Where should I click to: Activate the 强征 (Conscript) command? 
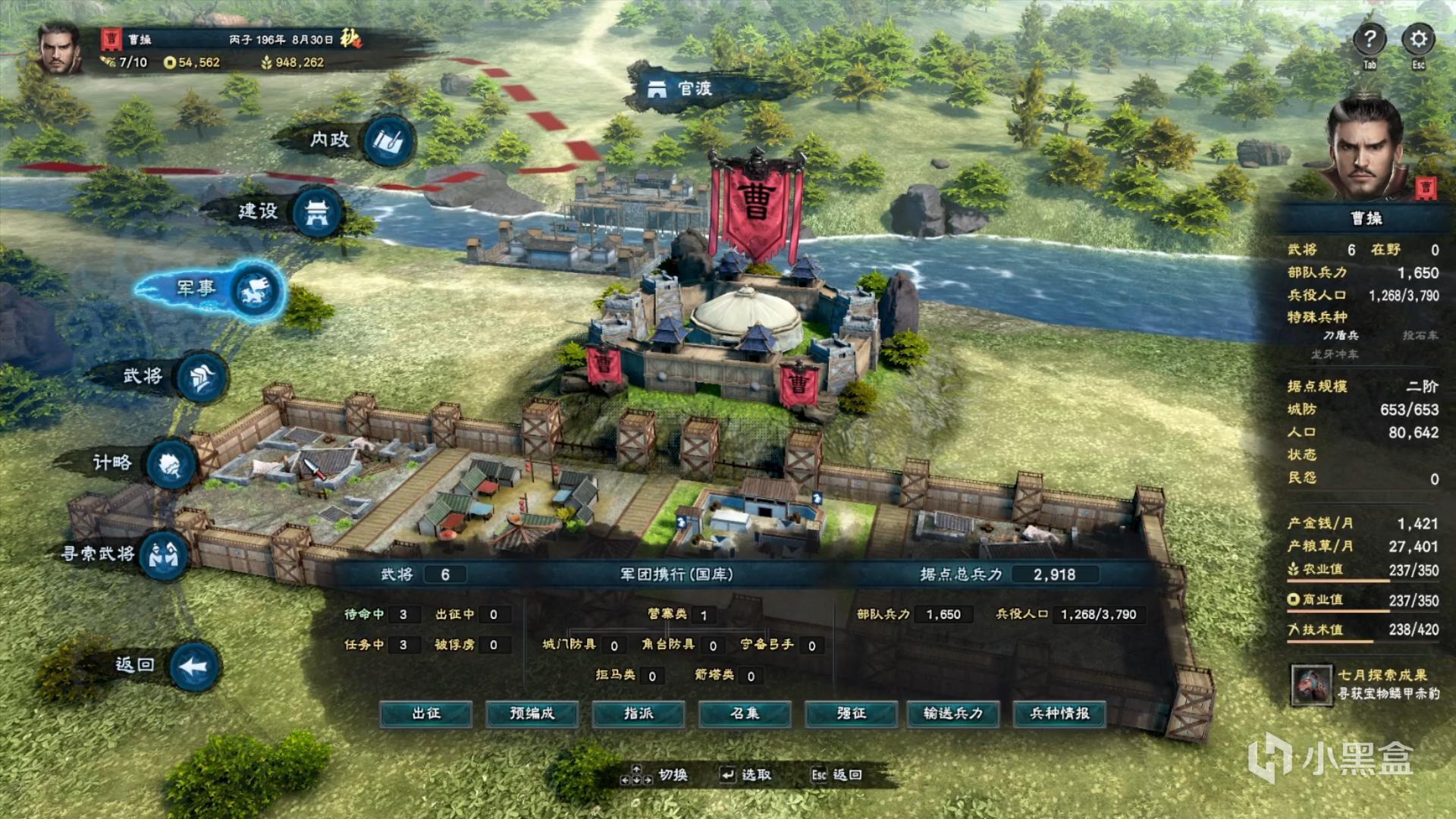[x=850, y=714]
